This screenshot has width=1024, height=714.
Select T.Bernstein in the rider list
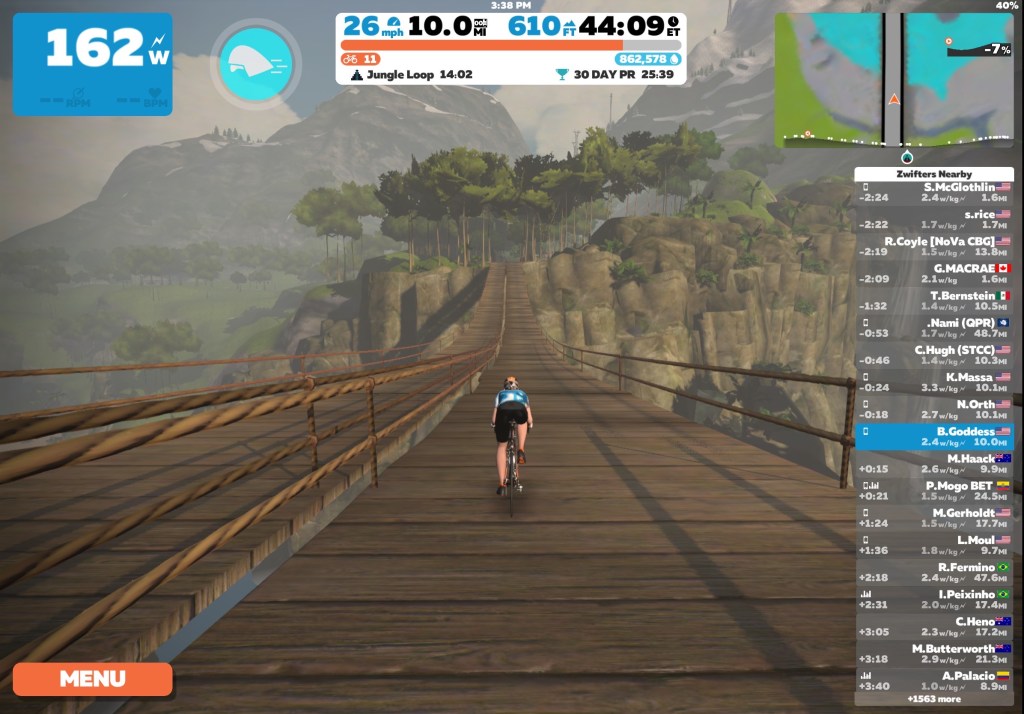click(934, 300)
